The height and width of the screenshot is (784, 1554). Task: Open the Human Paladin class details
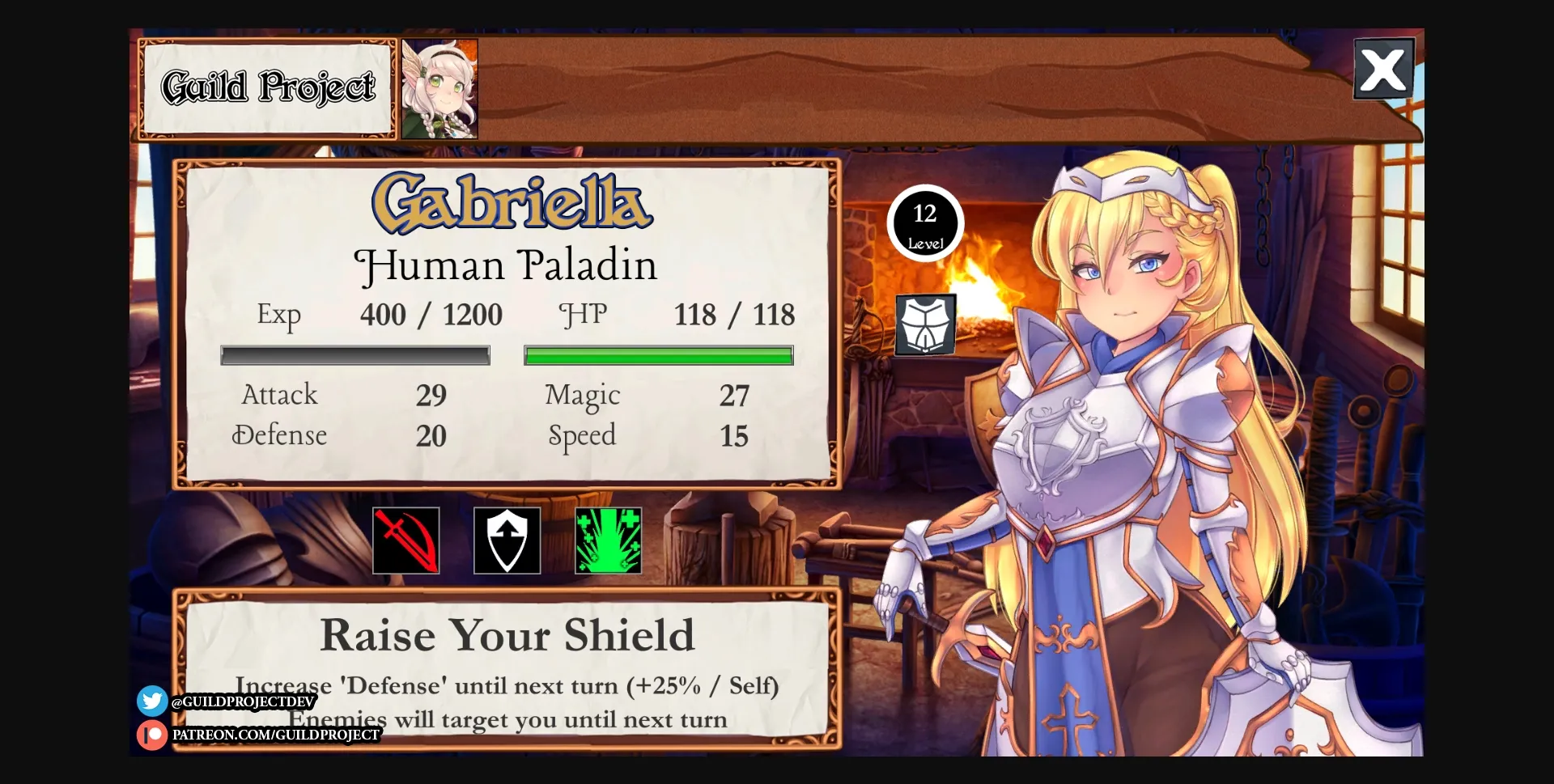[x=507, y=265]
